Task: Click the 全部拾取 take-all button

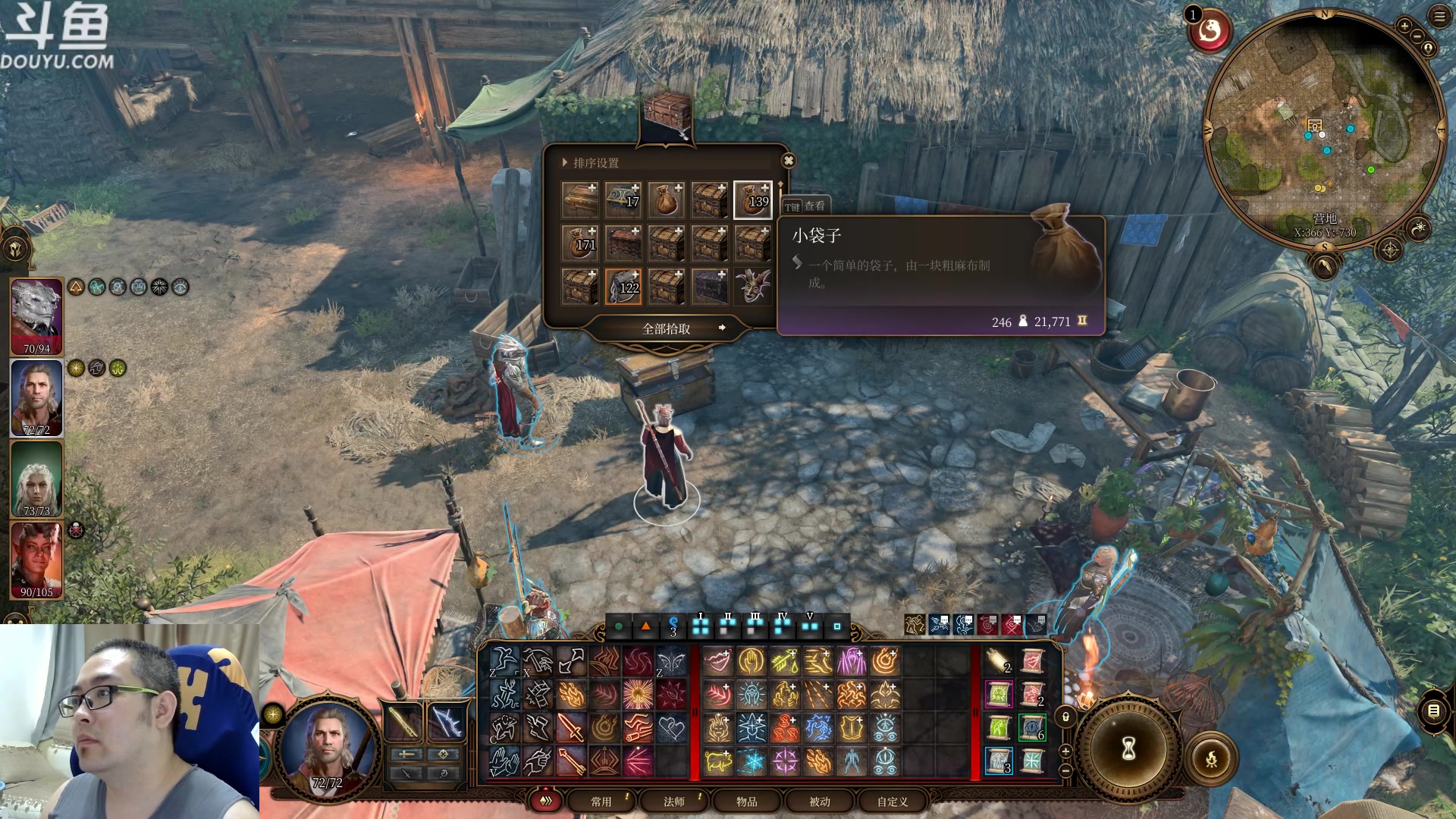Action: click(x=667, y=328)
